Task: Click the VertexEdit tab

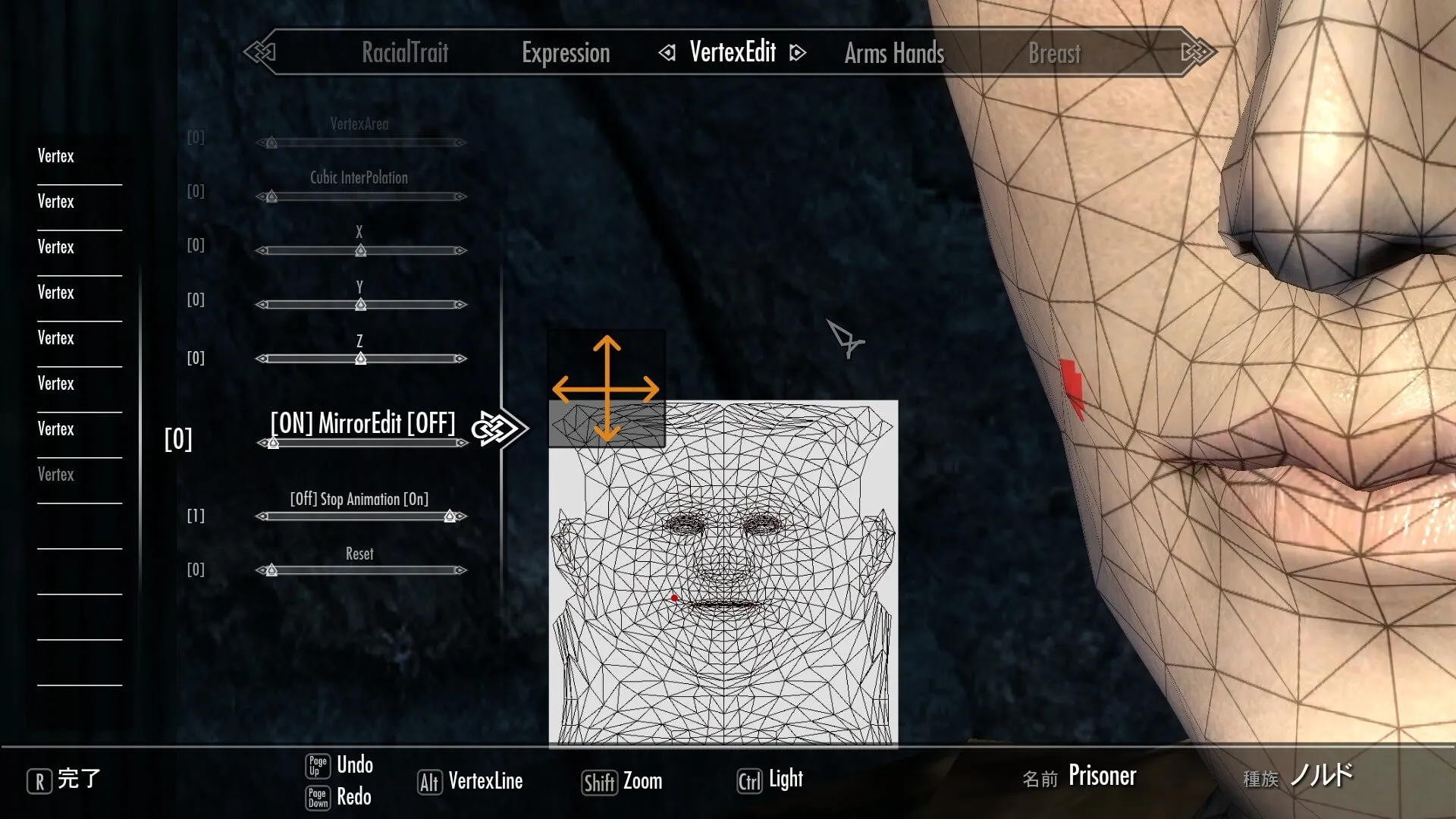Action: pos(733,52)
